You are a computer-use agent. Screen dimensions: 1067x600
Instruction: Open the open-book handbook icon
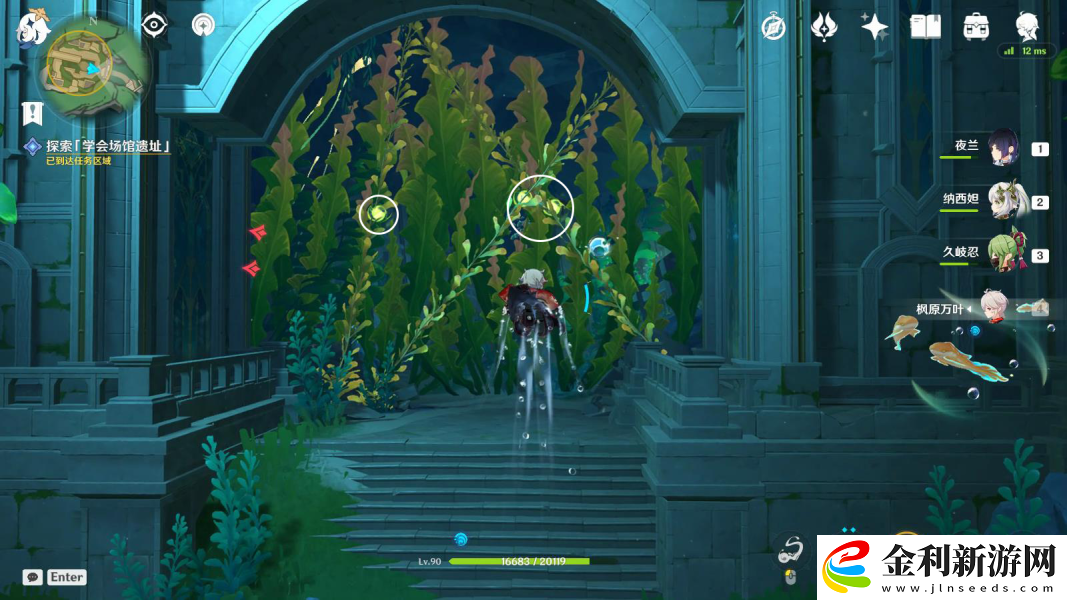pyautogui.click(x=926, y=27)
